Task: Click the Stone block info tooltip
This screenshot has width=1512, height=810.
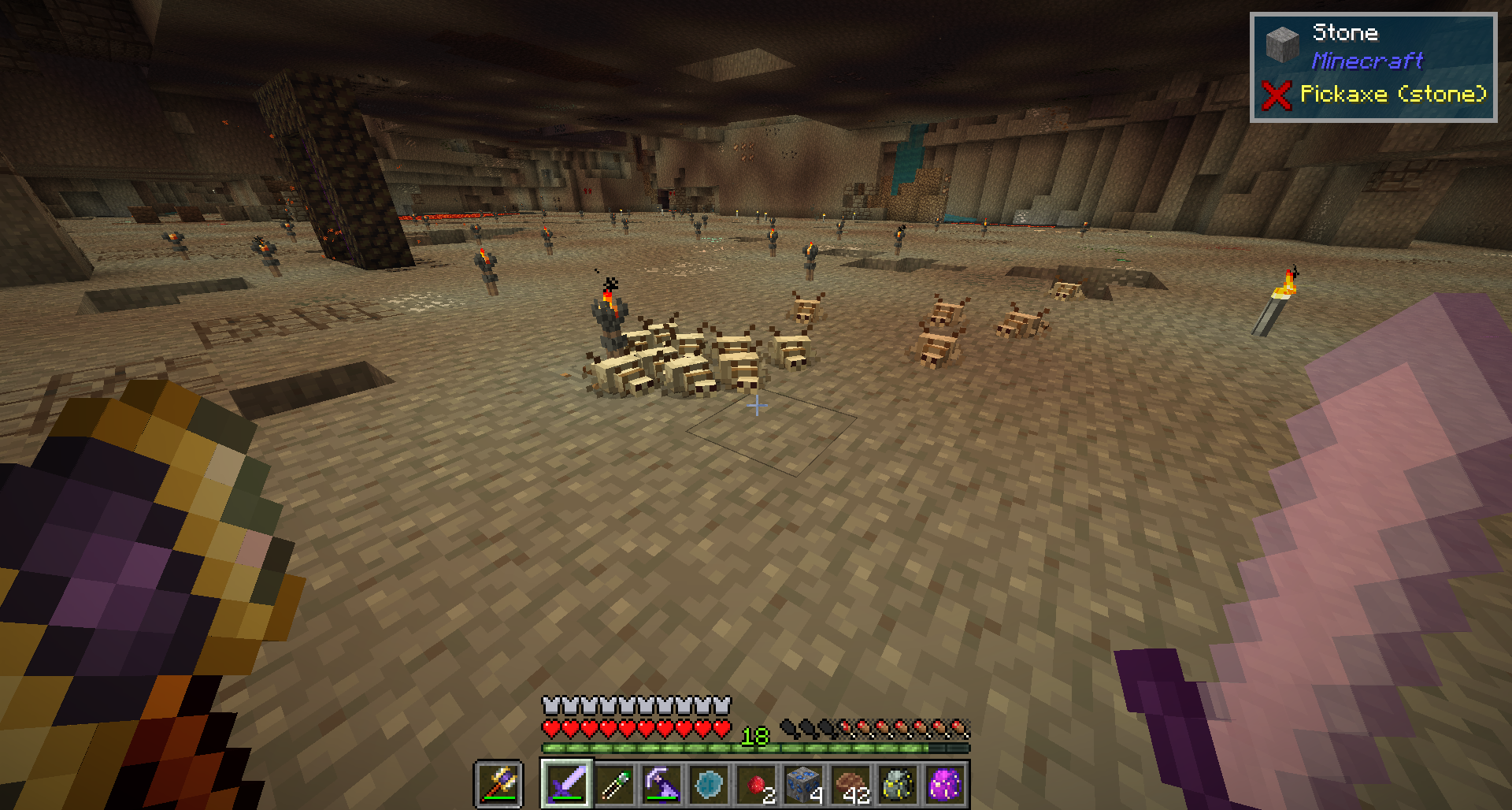Action: [1373, 67]
